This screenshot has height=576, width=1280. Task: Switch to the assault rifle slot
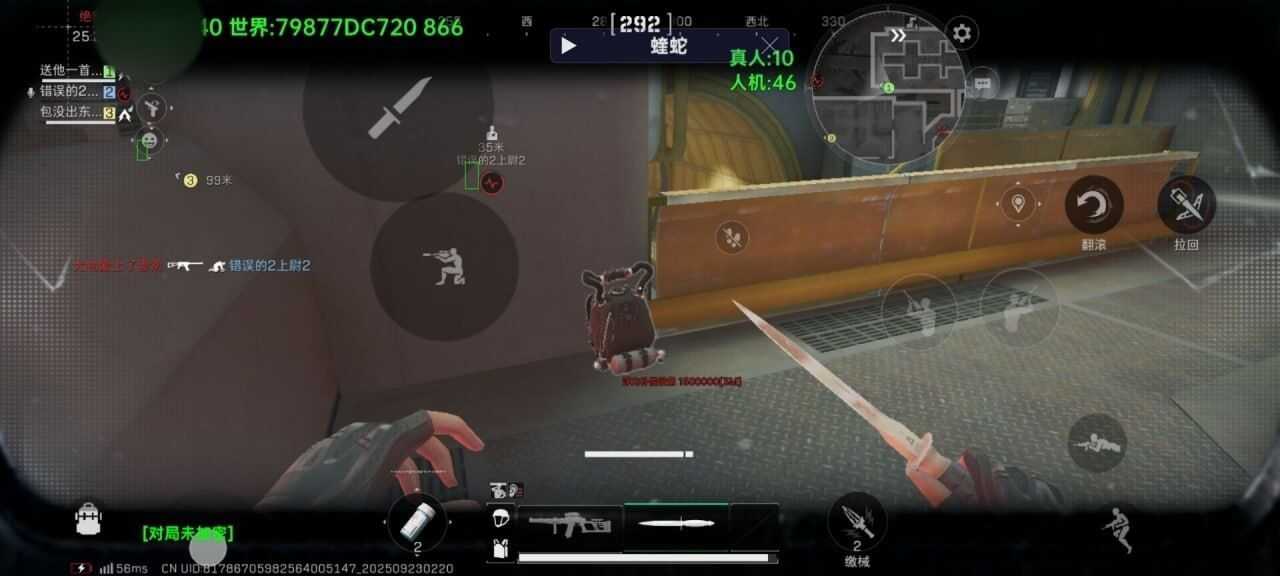tap(569, 524)
